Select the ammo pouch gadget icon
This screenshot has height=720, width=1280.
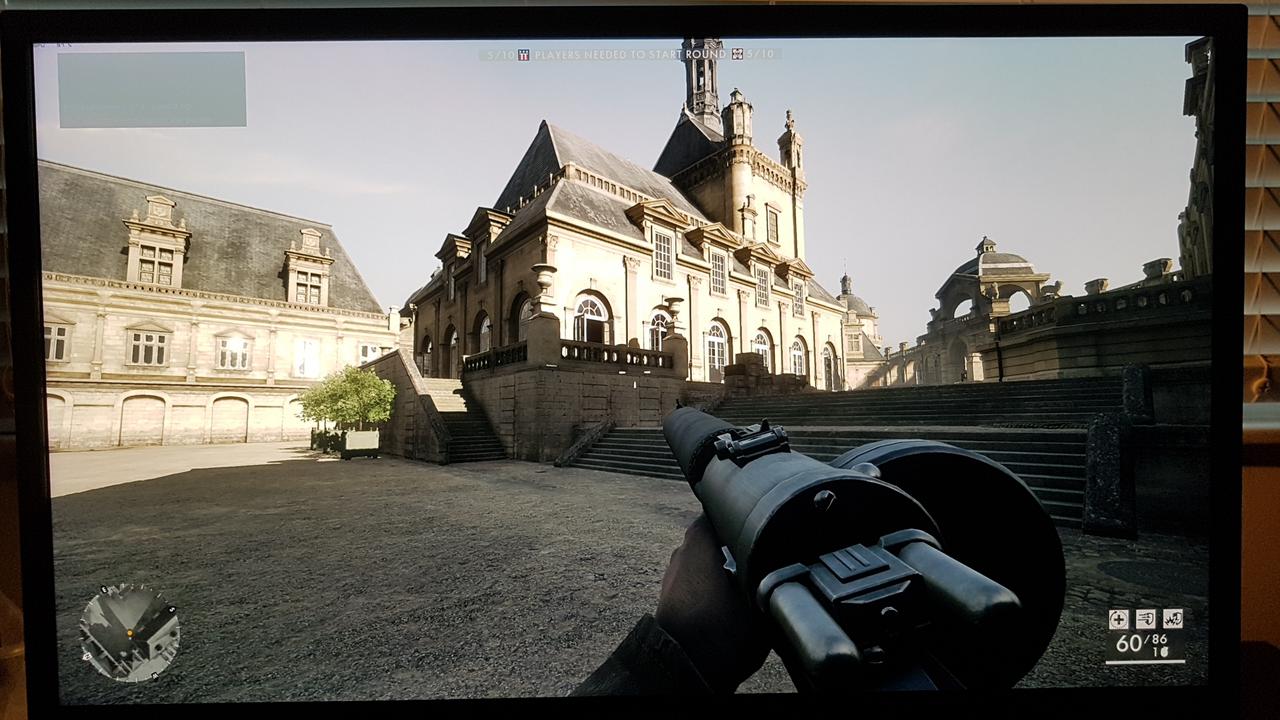(x=1145, y=619)
